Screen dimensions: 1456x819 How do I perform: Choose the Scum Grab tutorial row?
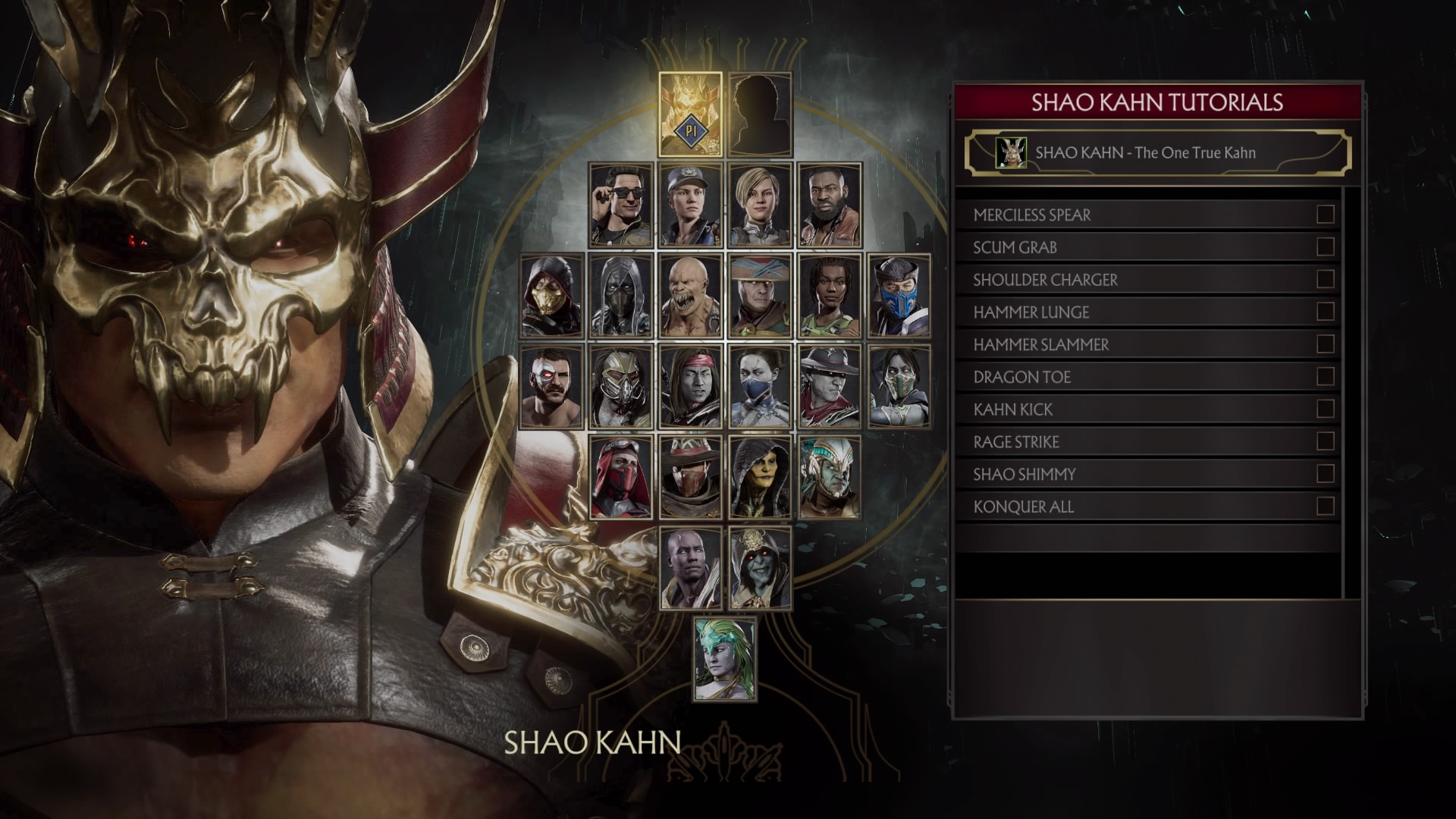pyautogui.click(x=1145, y=247)
